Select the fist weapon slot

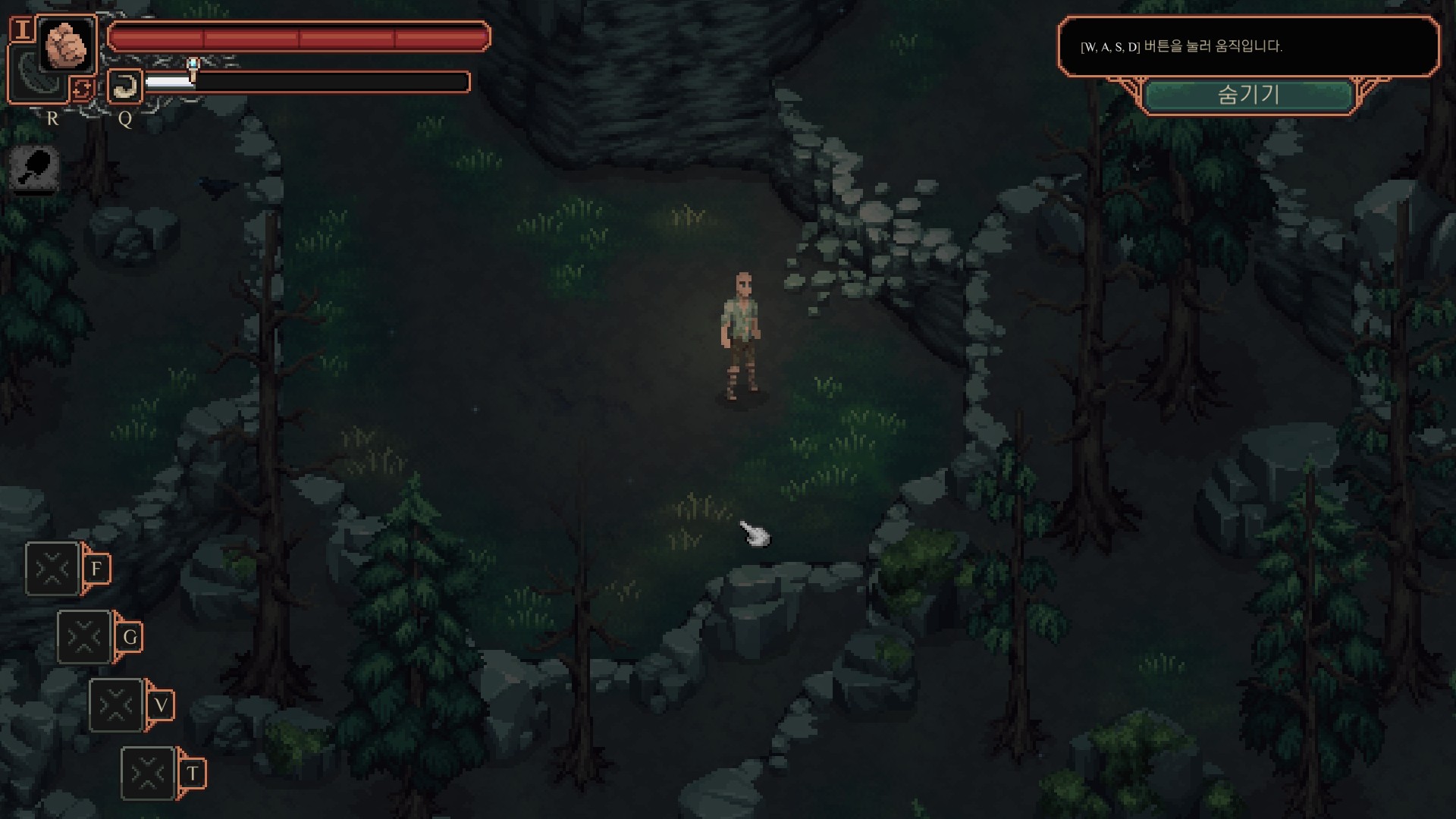coord(67,45)
